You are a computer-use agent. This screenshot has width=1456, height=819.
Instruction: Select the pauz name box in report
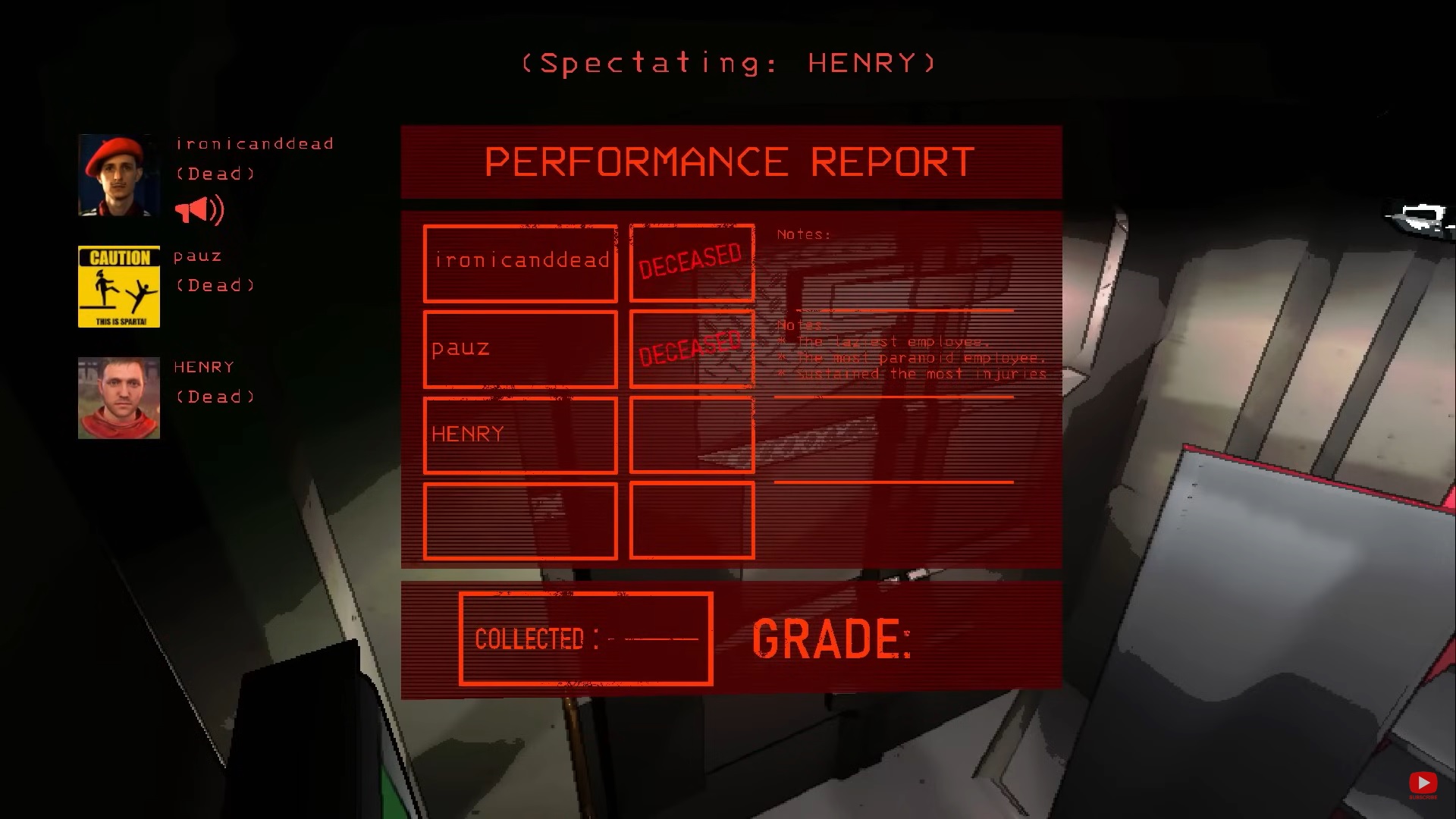point(520,348)
